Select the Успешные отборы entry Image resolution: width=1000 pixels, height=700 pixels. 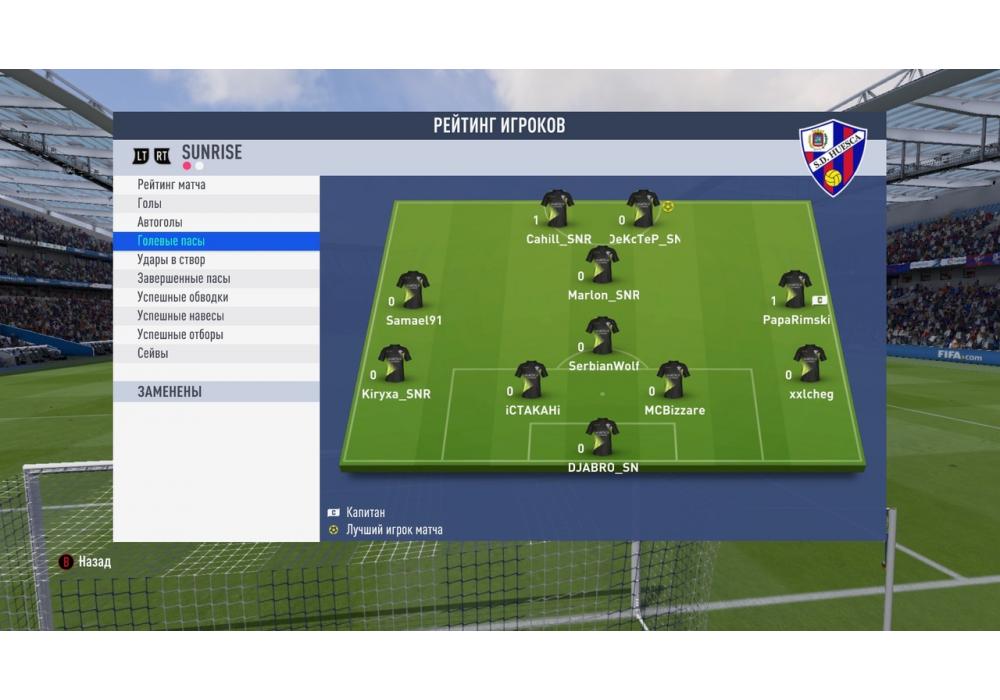tap(180, 335)
